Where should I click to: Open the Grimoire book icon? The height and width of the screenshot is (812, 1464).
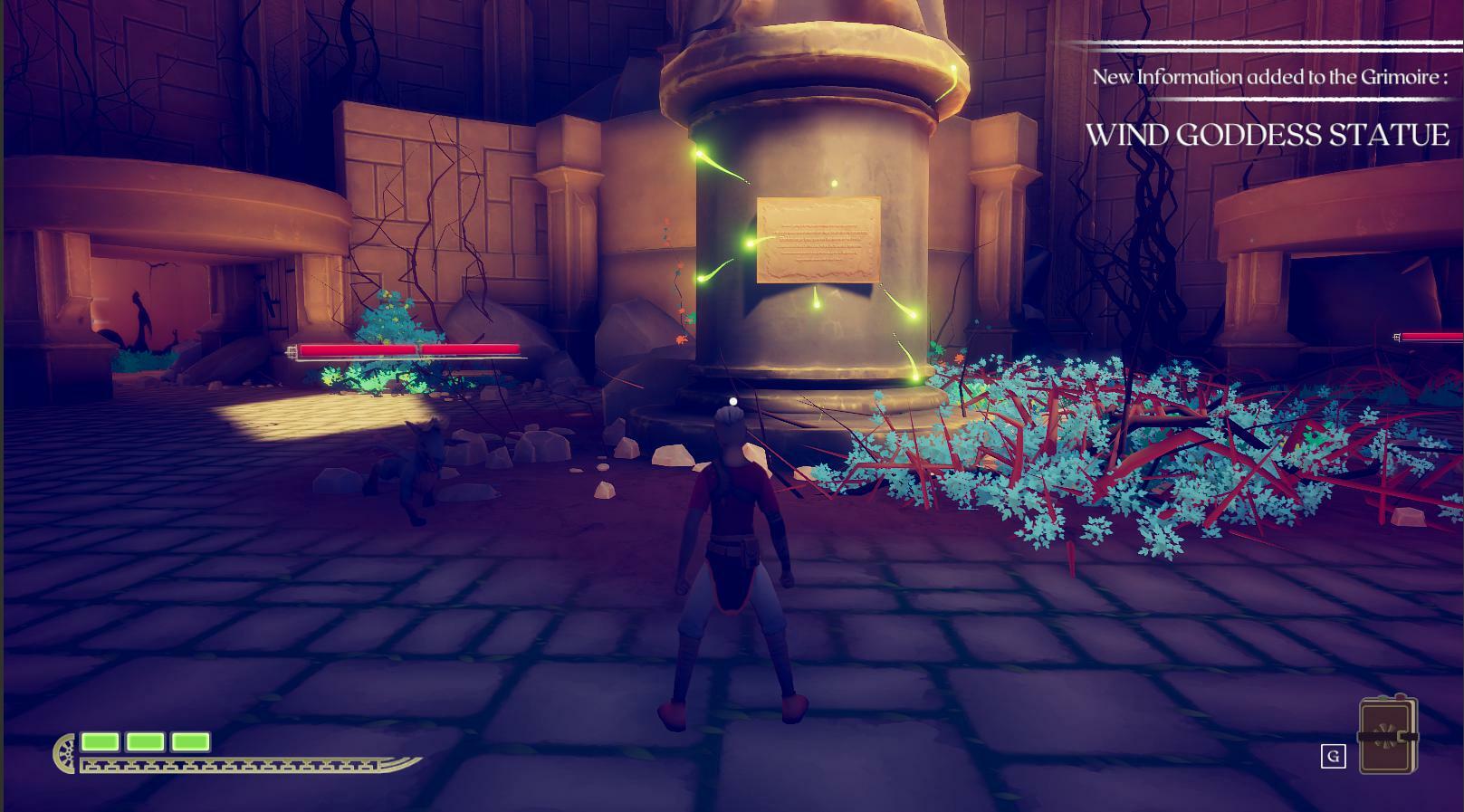click(x=1387, y=736)
